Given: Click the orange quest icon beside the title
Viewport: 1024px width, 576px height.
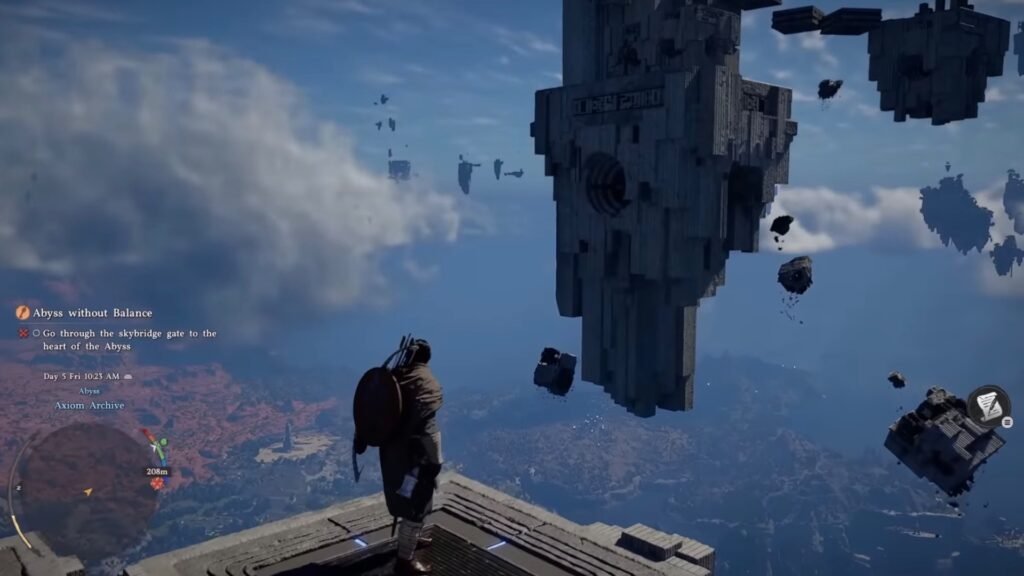Looking at the screenshot, I should click(x=23, y=313).
